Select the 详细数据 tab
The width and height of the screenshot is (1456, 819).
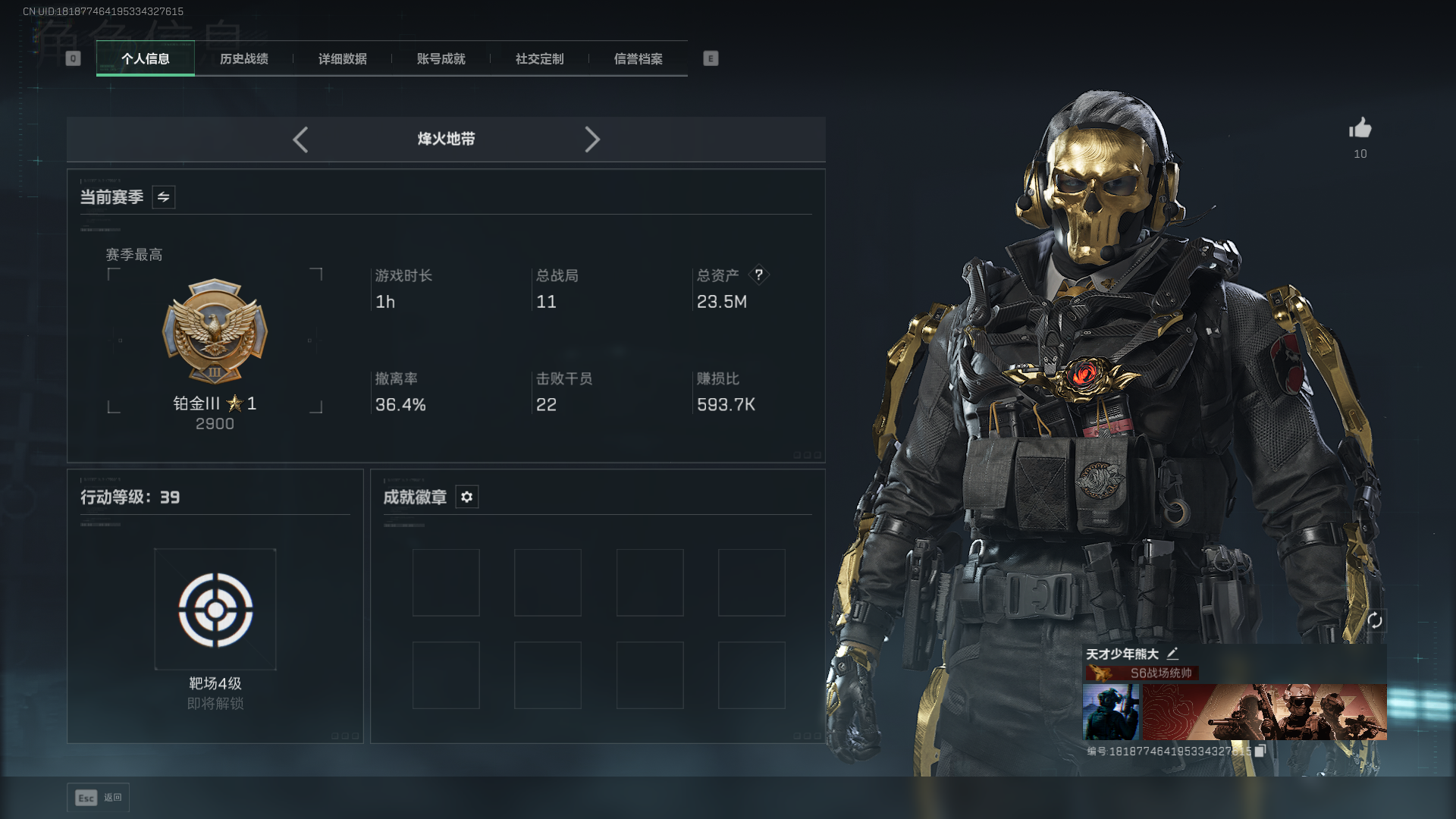coord(342,59)
